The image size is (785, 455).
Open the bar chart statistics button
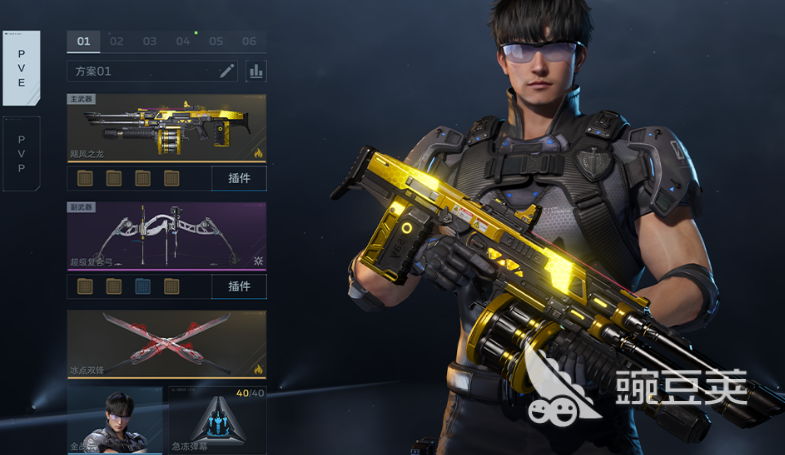click(x=256, y=71)
